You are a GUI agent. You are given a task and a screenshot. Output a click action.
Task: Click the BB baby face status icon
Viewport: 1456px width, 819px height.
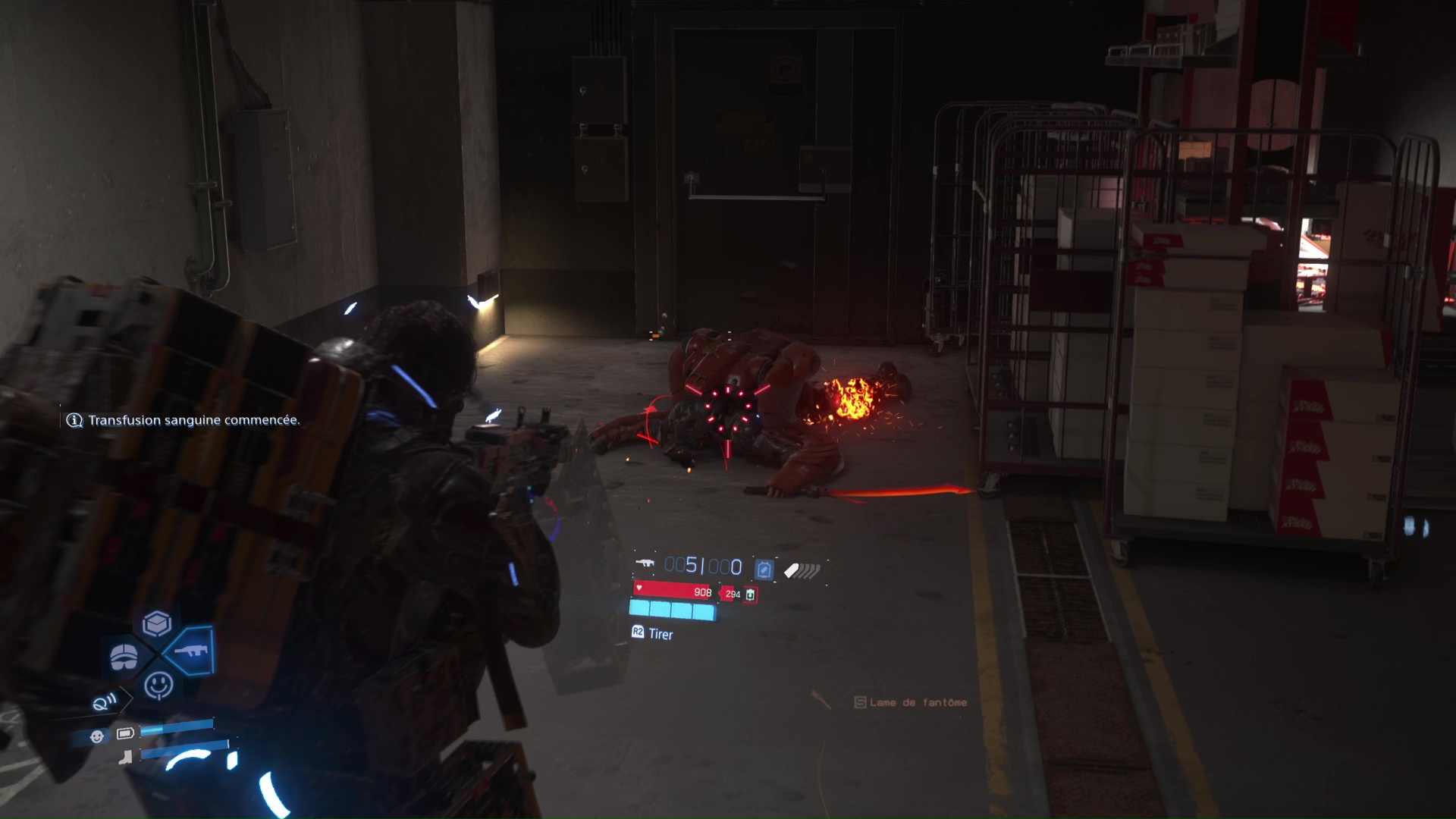coord(97,736)
